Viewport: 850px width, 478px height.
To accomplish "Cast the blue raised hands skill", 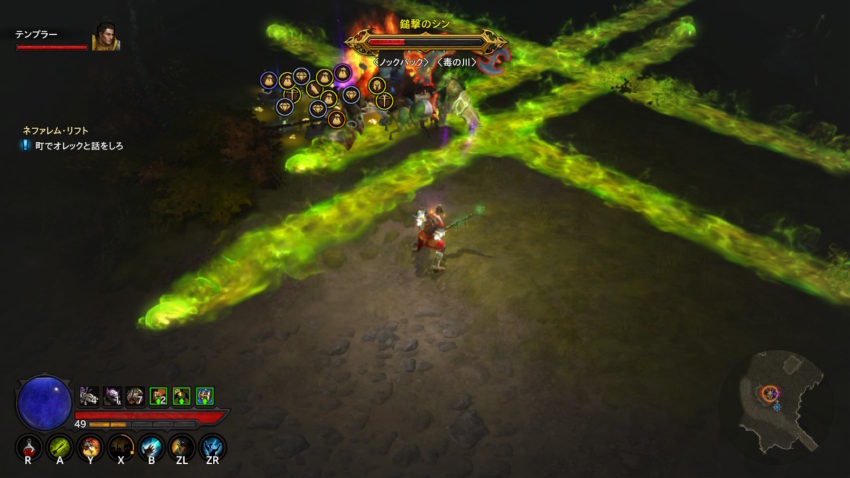I will pyautogui.click(x=212, y=447).
